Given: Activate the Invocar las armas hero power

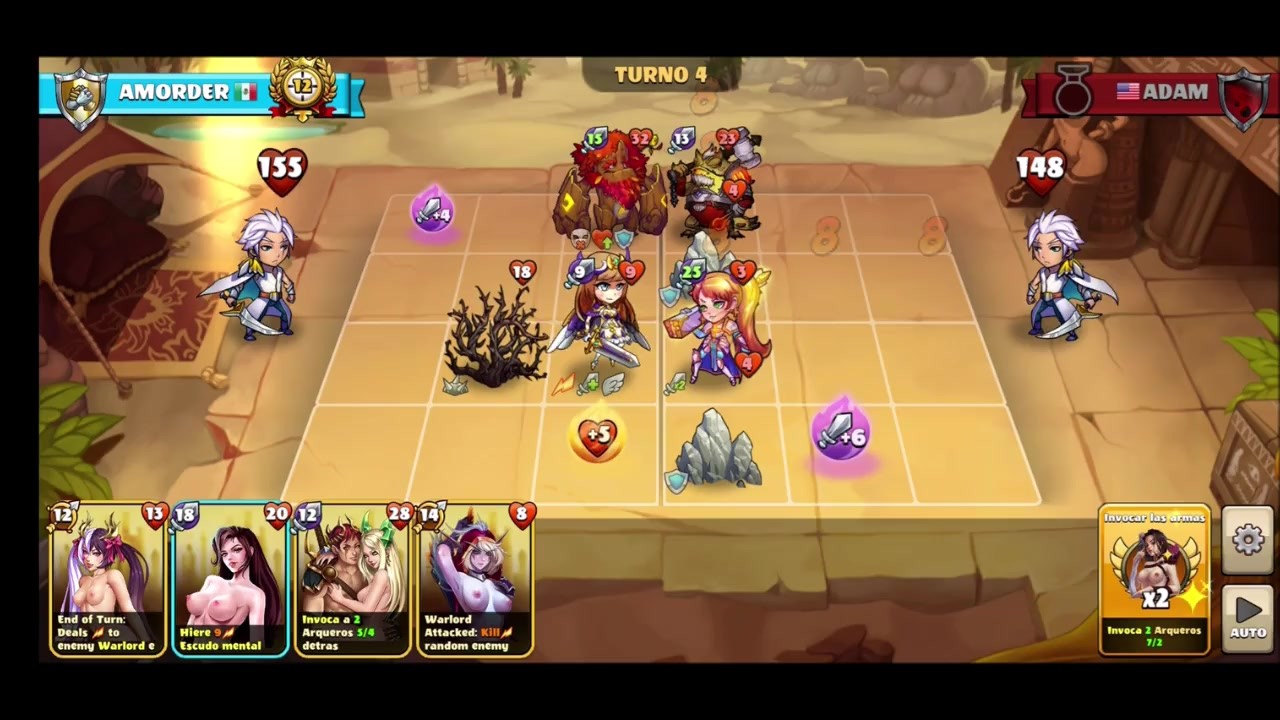Looking at the screenshot, I should click(x=1154, y=580).
